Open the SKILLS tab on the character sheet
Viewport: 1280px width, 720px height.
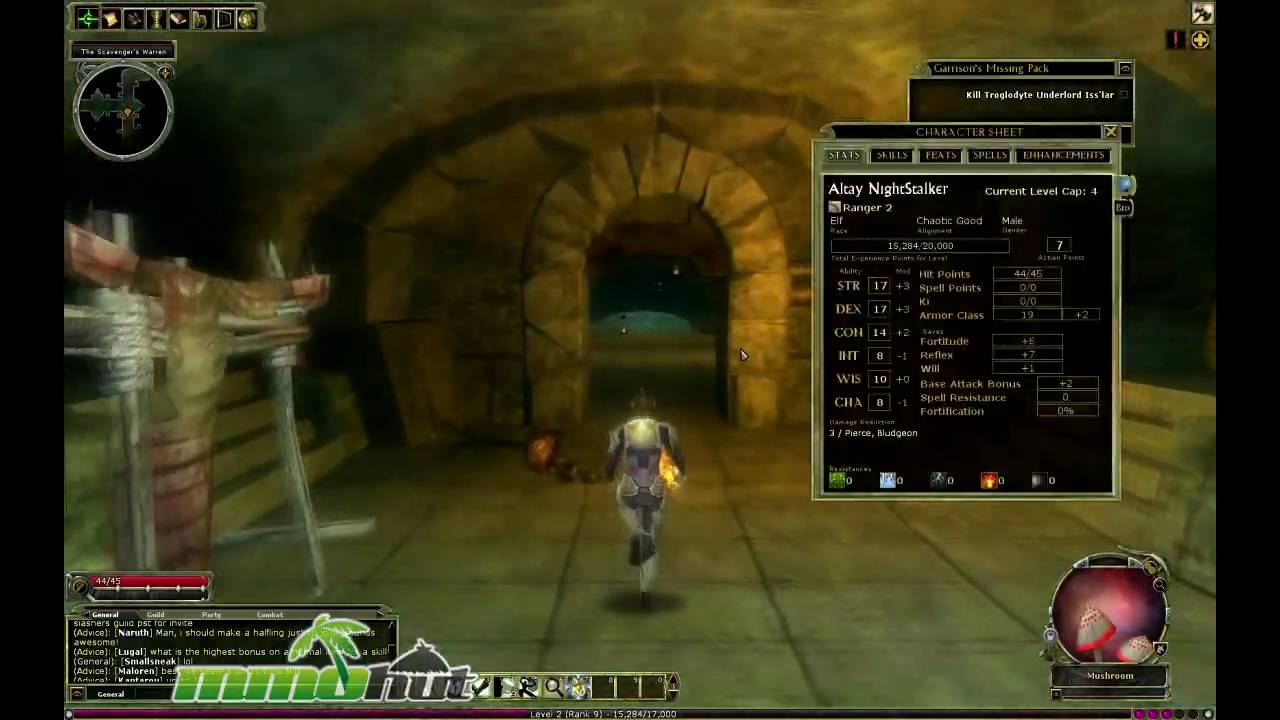tap(891, 155)
